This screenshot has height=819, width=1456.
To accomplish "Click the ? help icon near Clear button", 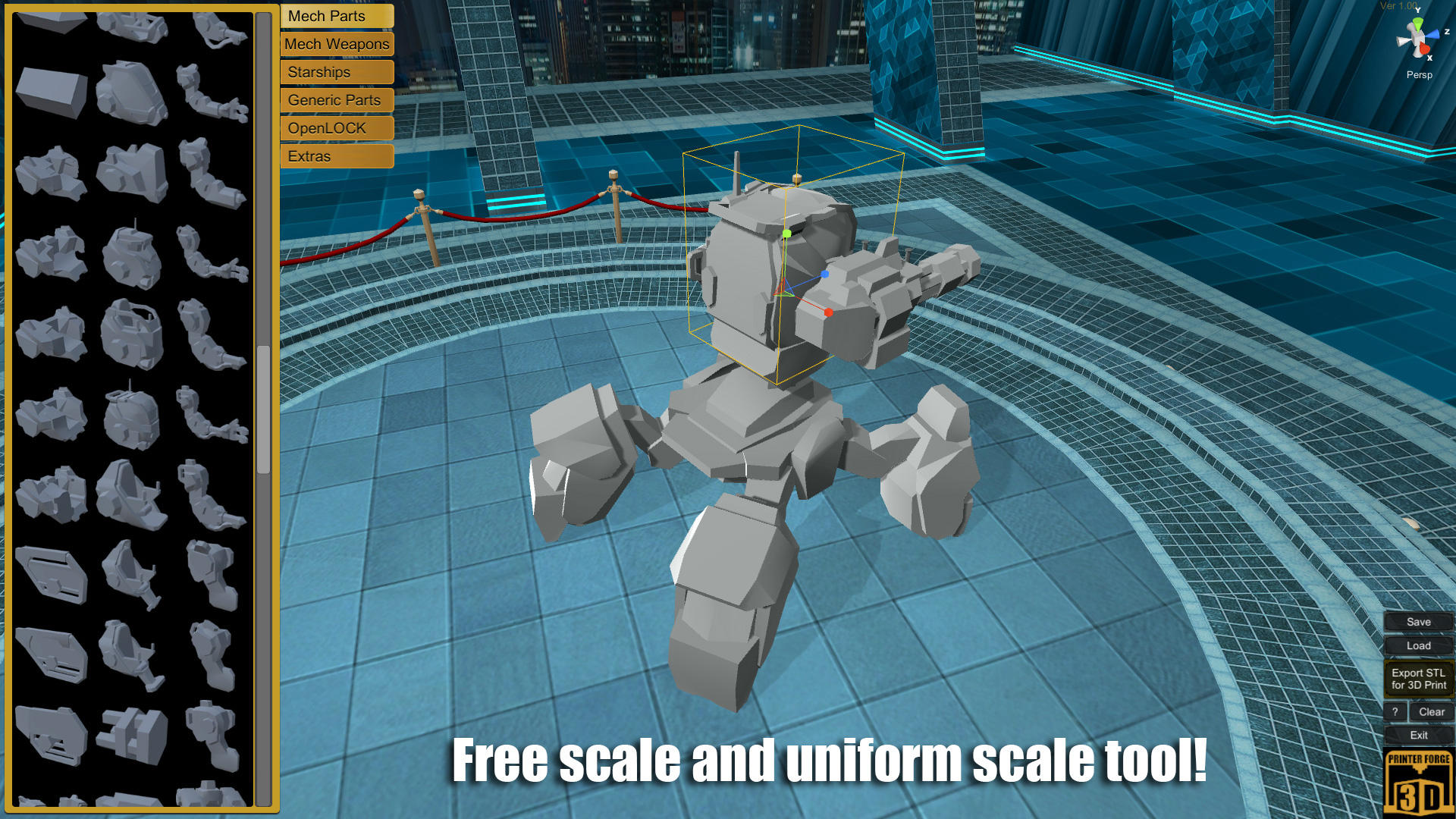I will (1396, 711).
